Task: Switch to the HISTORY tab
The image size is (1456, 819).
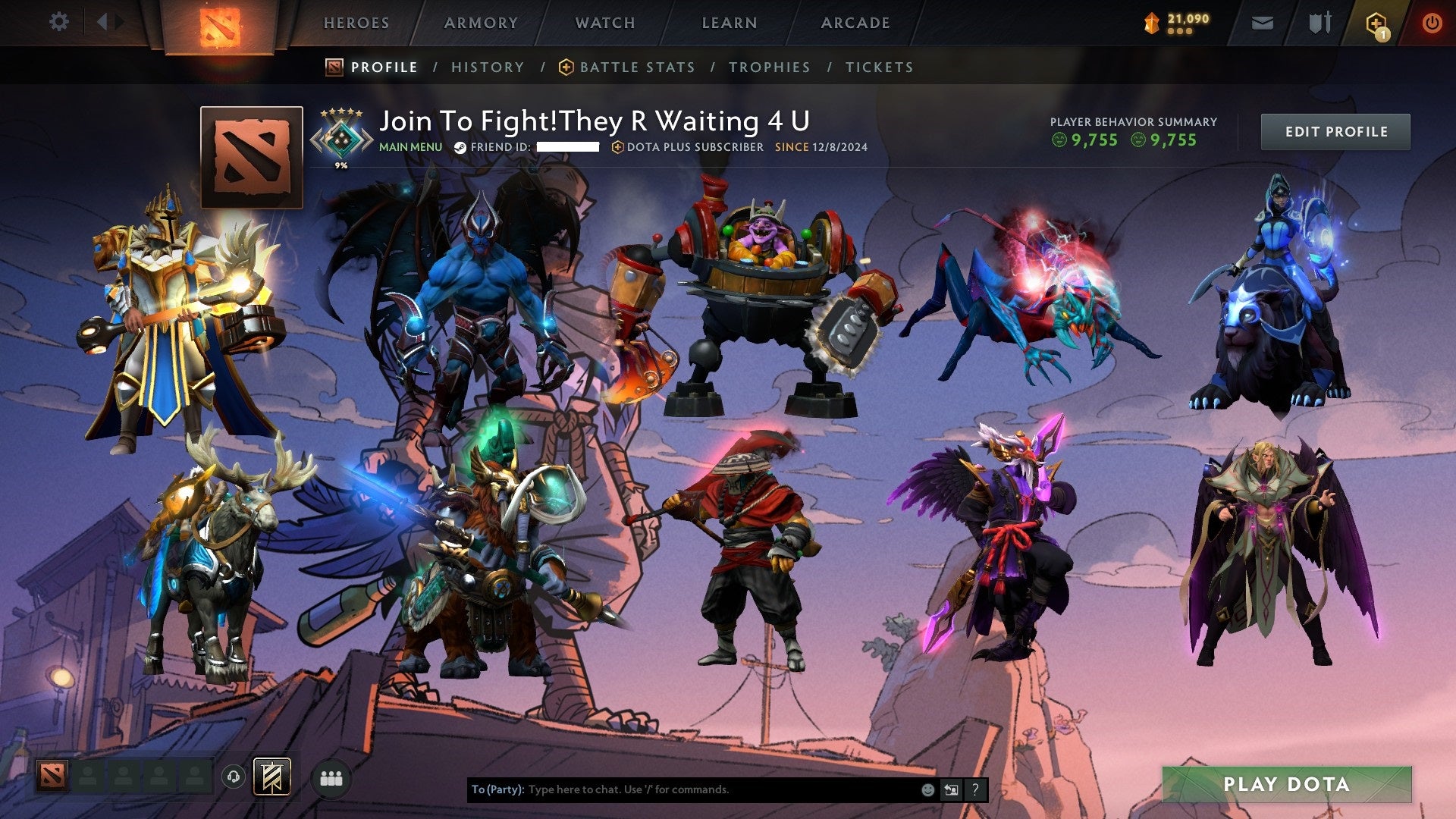Action: click(487, 67)
